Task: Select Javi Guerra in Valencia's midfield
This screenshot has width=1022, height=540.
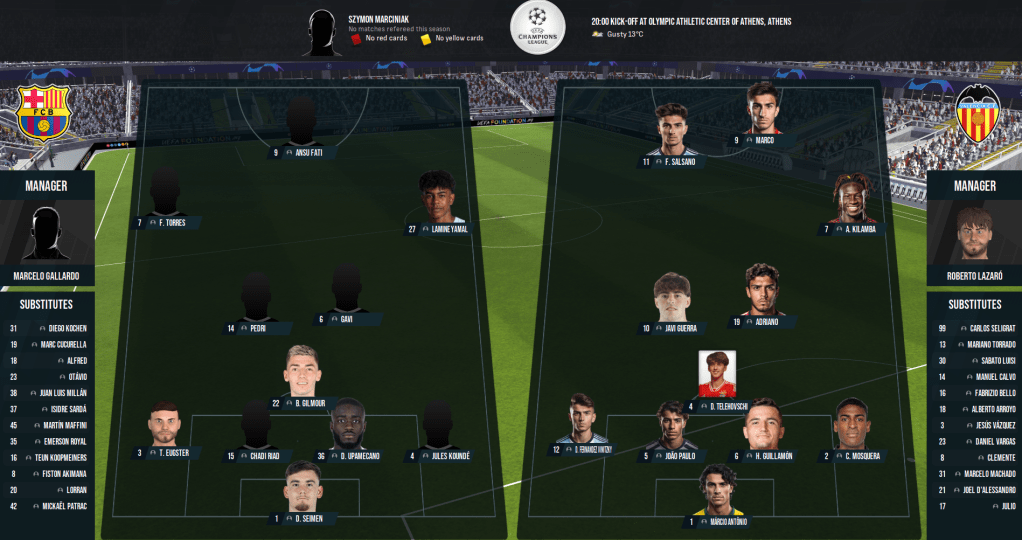Action: pyautogui.click(x=671, y=299)
